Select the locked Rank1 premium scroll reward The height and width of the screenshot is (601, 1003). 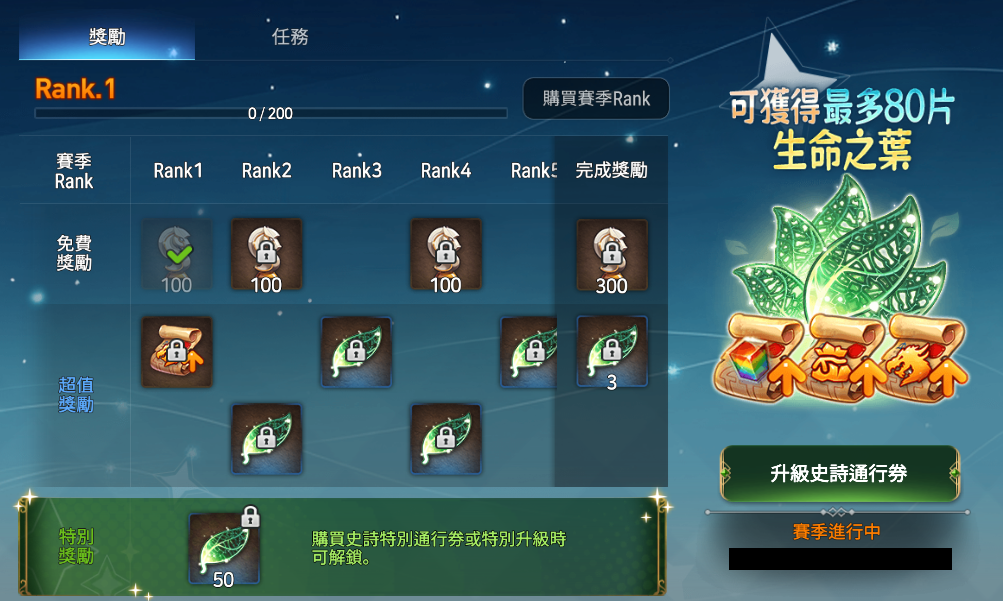(x=177, y=352)
